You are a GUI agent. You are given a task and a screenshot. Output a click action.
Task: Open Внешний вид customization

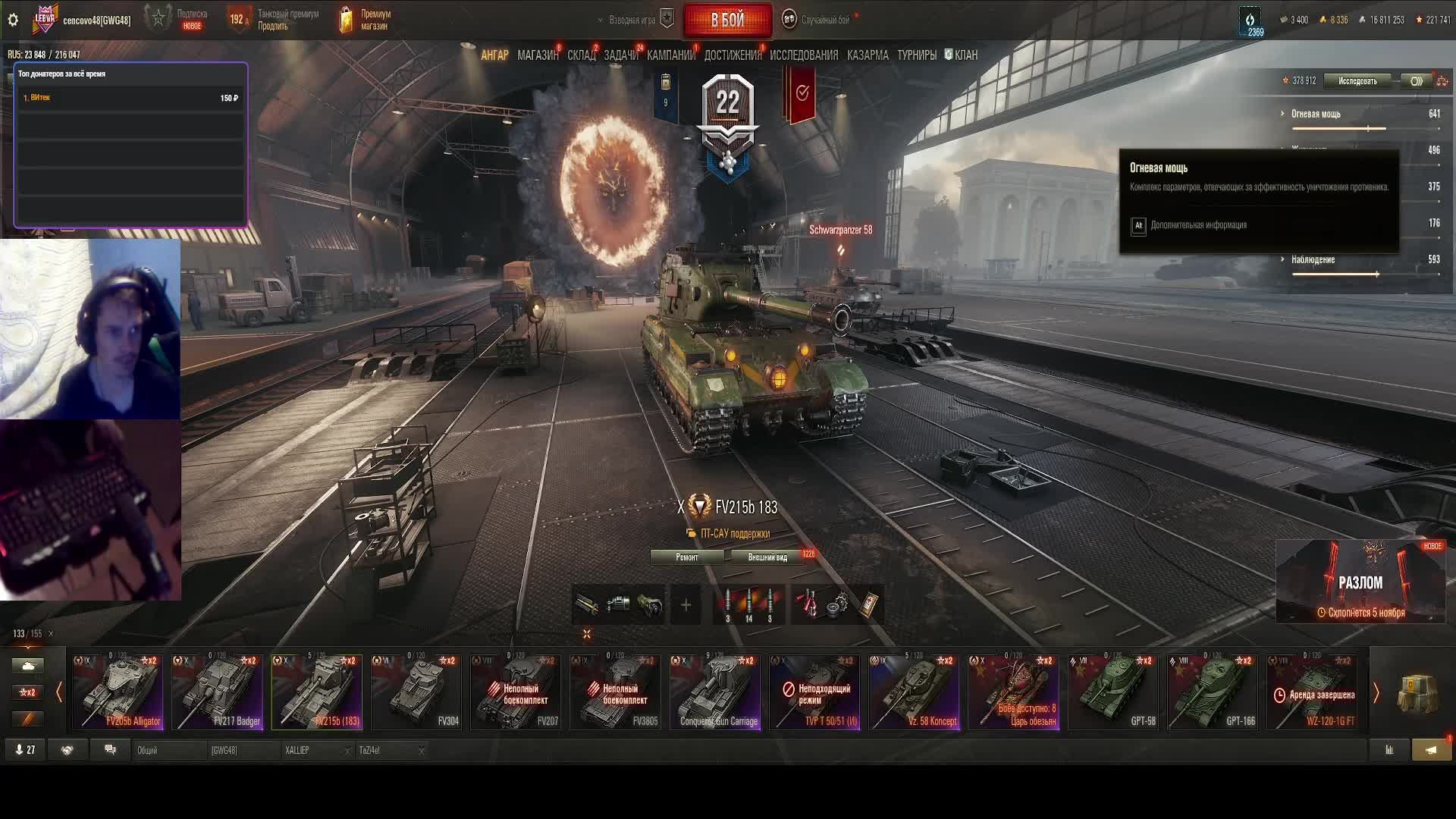[x=767, y=557]
